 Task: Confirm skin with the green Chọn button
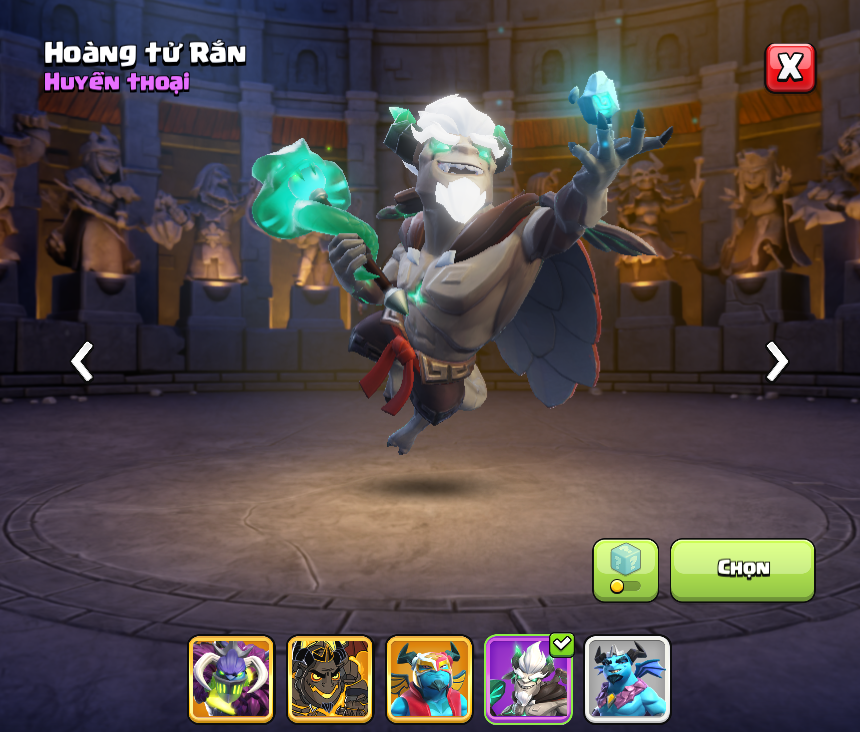(x=742, y=569)
